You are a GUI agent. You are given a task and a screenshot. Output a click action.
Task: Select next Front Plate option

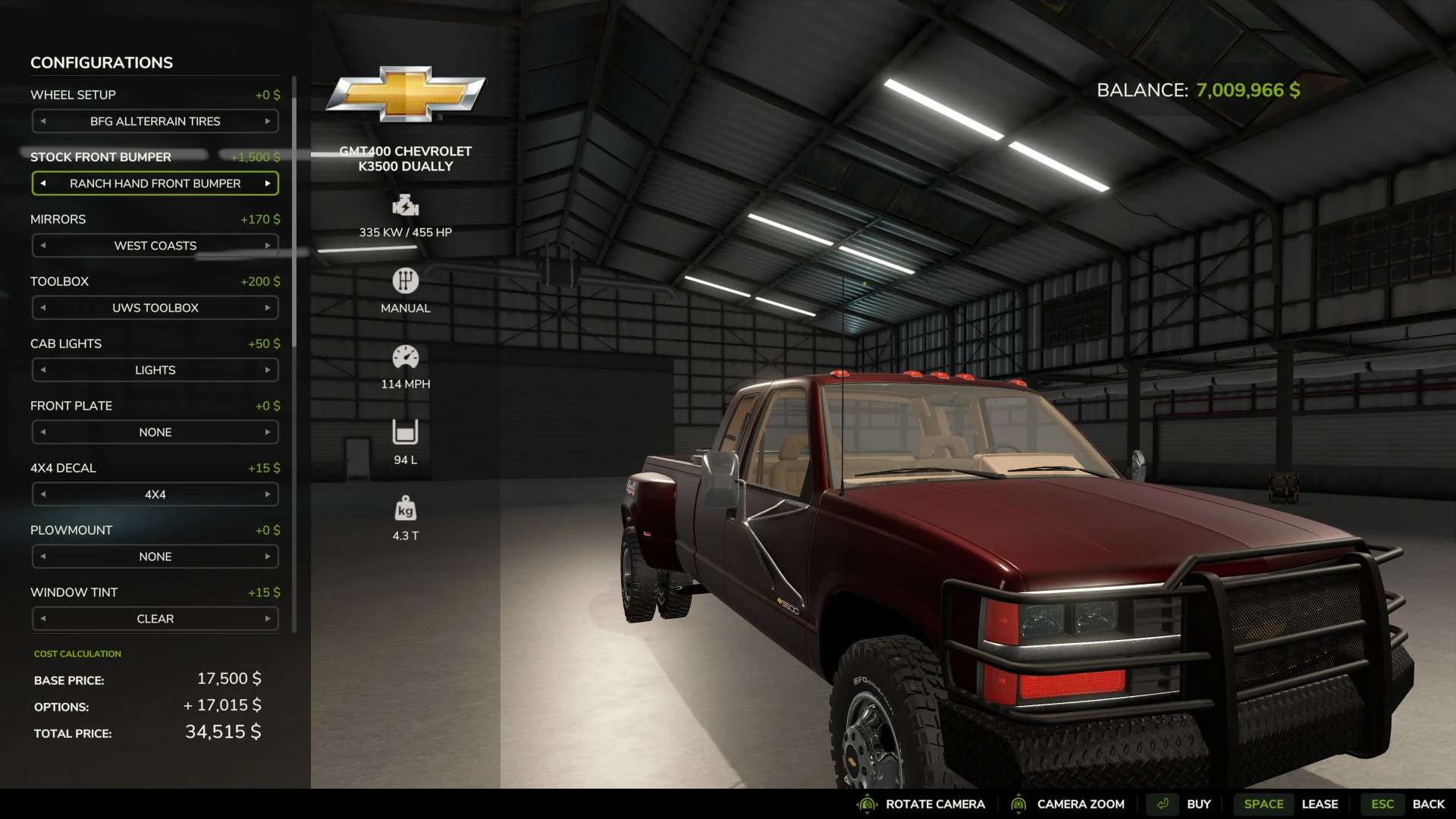click(x=268, y=432)
